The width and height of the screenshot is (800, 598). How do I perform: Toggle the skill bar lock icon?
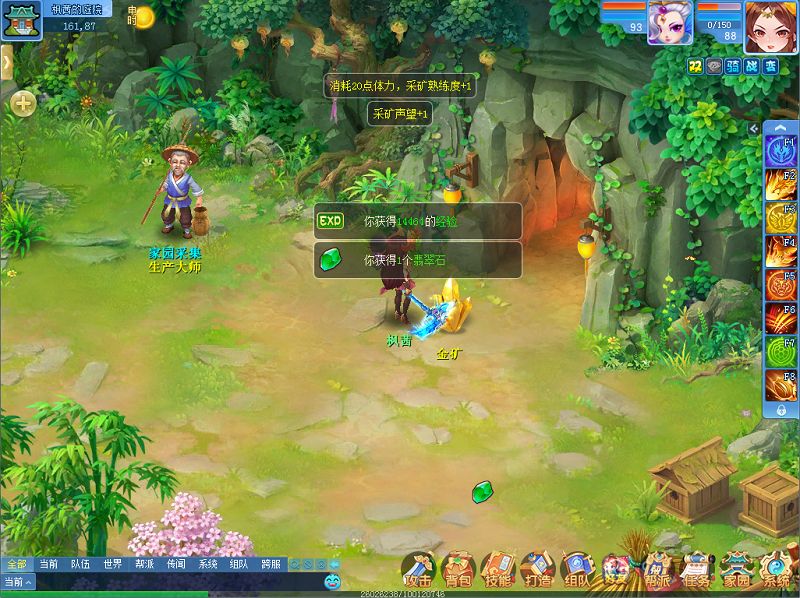(780, 410)
